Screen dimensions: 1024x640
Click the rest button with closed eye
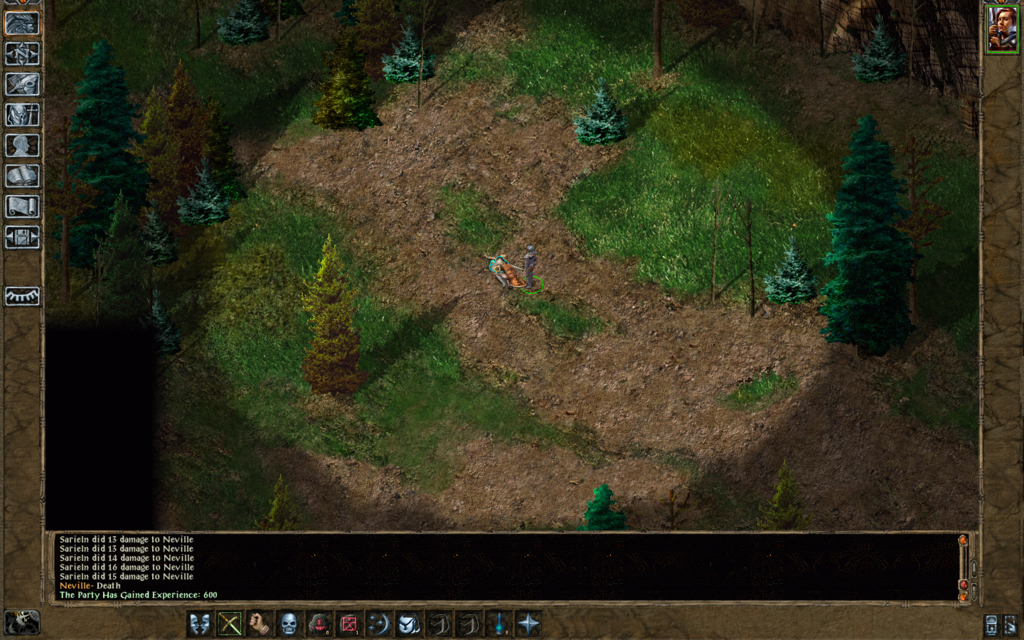(22, 297)
